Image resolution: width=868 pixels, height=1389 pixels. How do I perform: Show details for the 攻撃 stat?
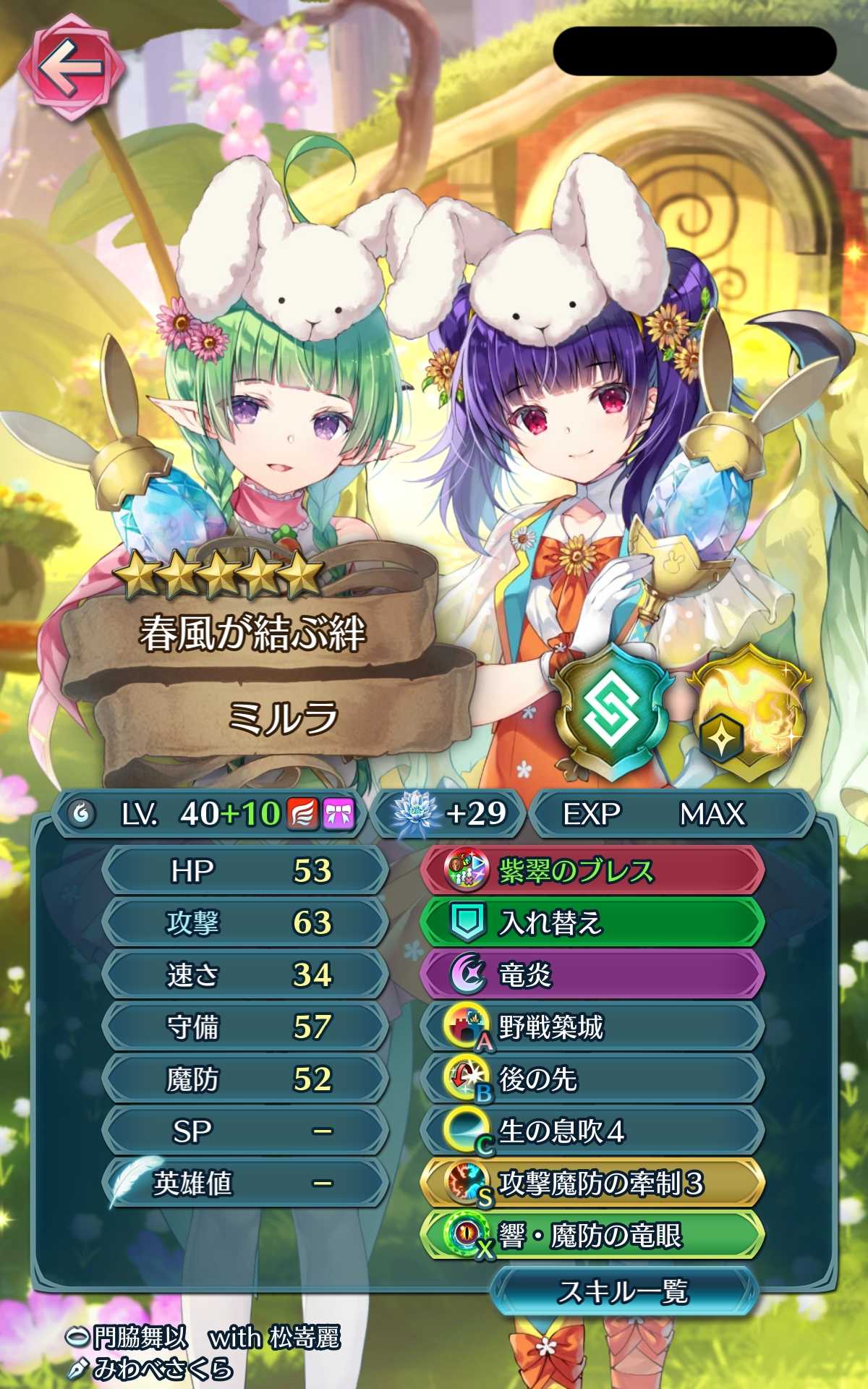[246, 922]
